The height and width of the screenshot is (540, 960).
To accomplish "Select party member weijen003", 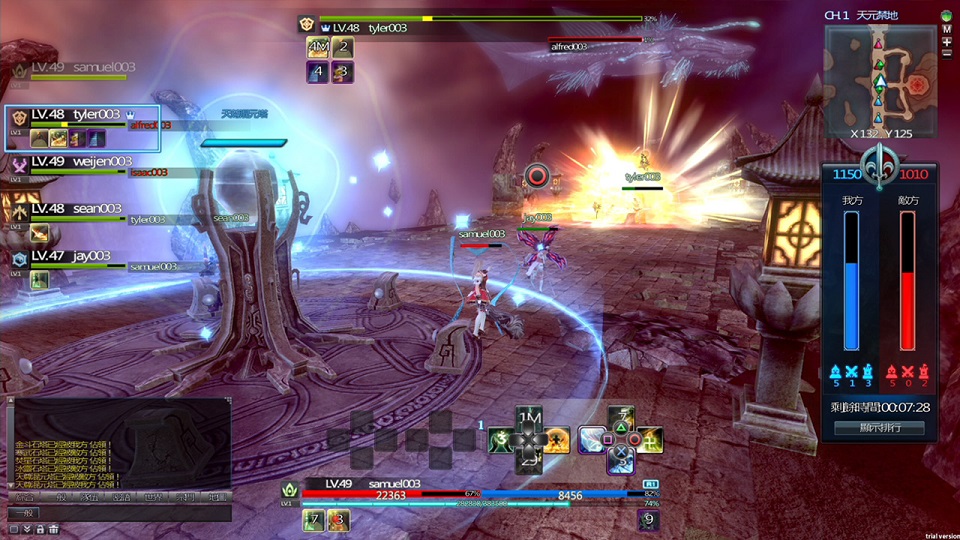I will (80, 162).
